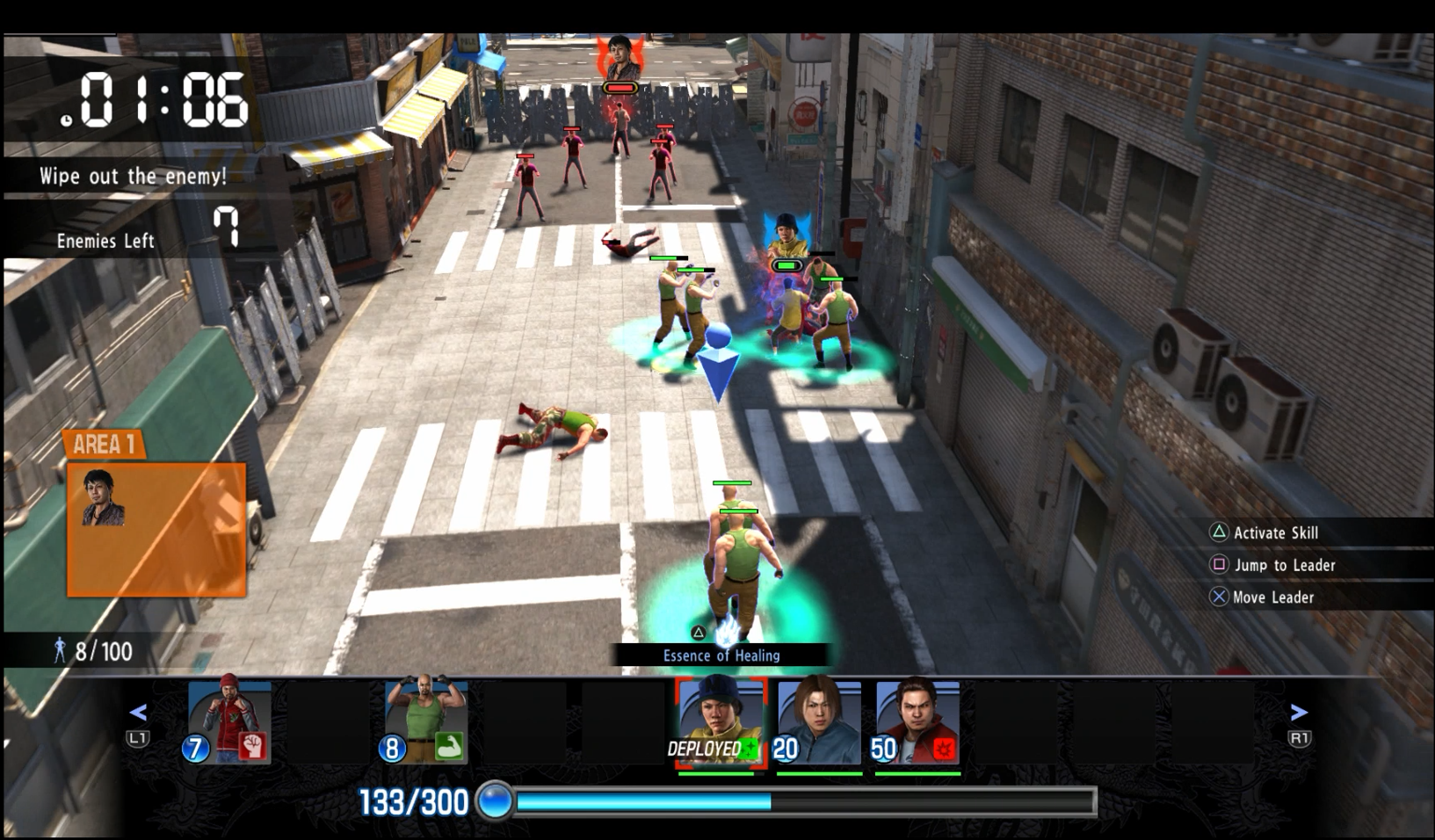Page the unit roster left with the arrow
Viewport: 1435px width, 840px height.
pos(138,713)
